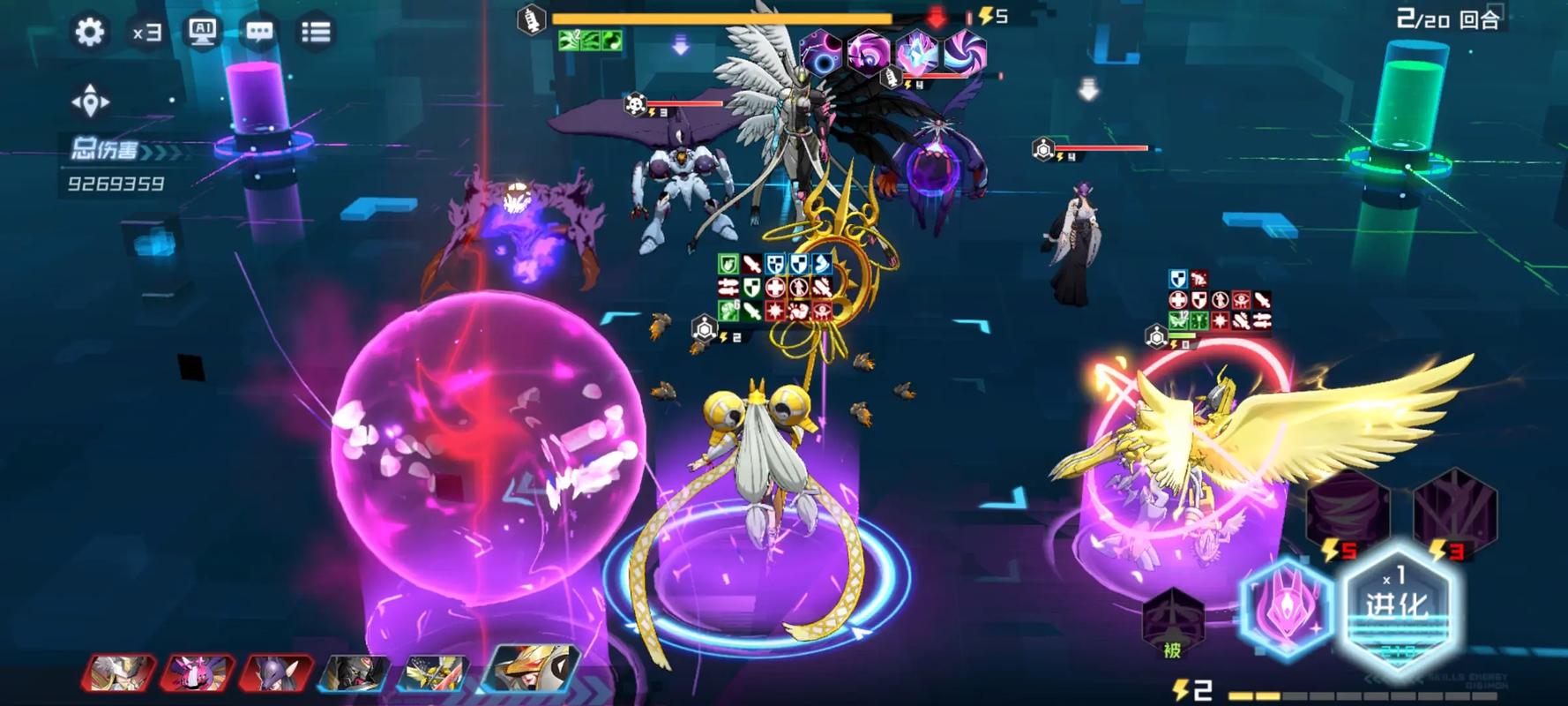Open the chat speech bubble
This screenshot has width=1568, height=706.
point(259,33)
